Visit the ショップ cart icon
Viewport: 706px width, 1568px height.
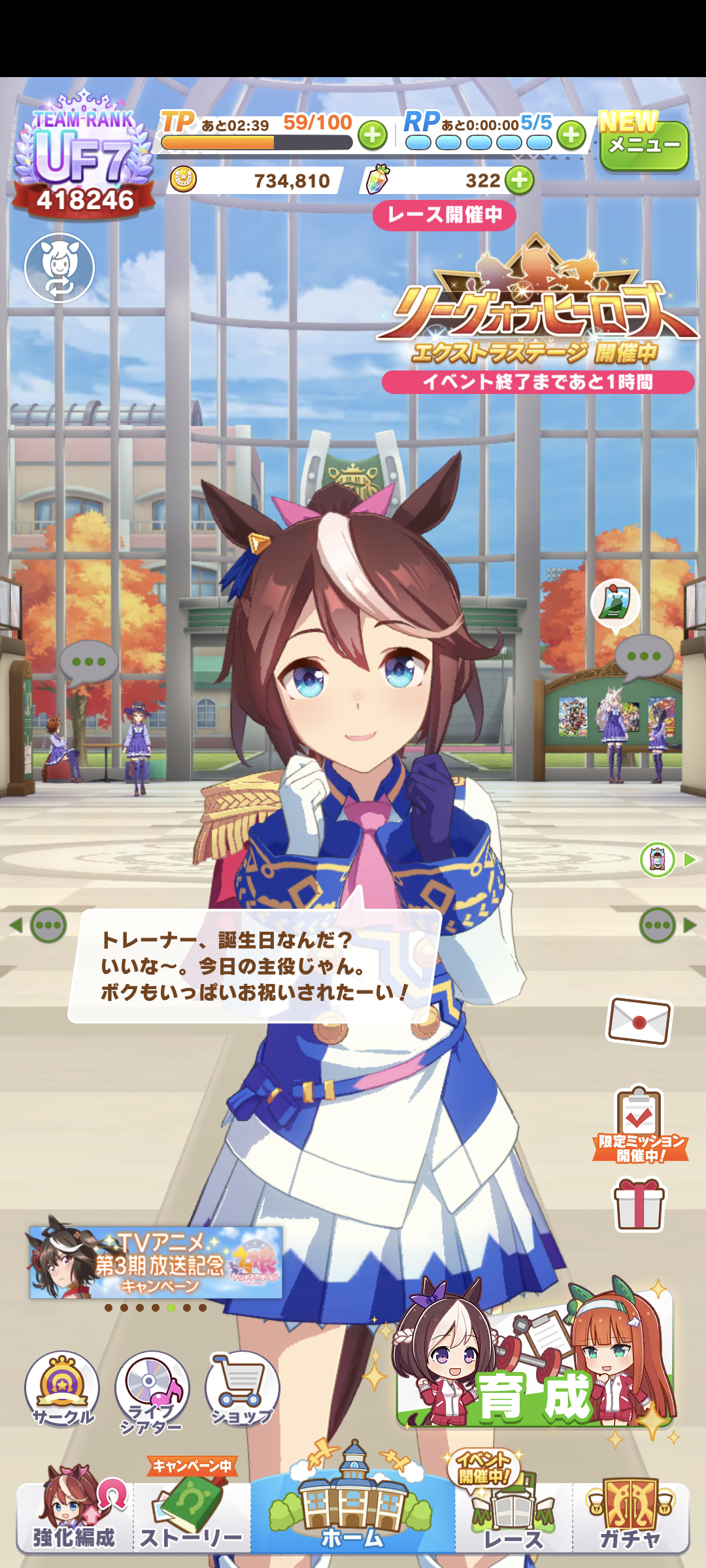[242, 1389]
